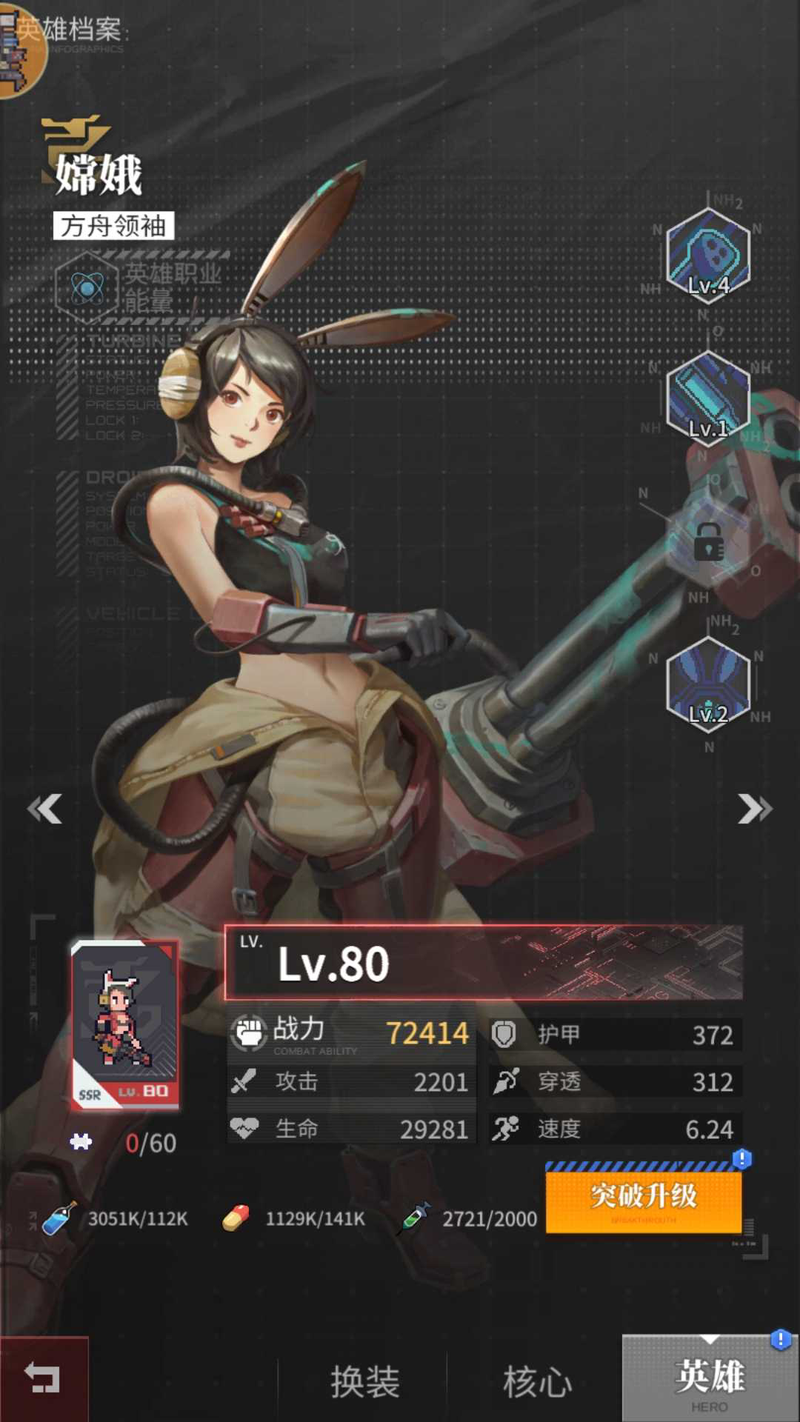Click the orange 突破升级 breakthrough button

643,1197
